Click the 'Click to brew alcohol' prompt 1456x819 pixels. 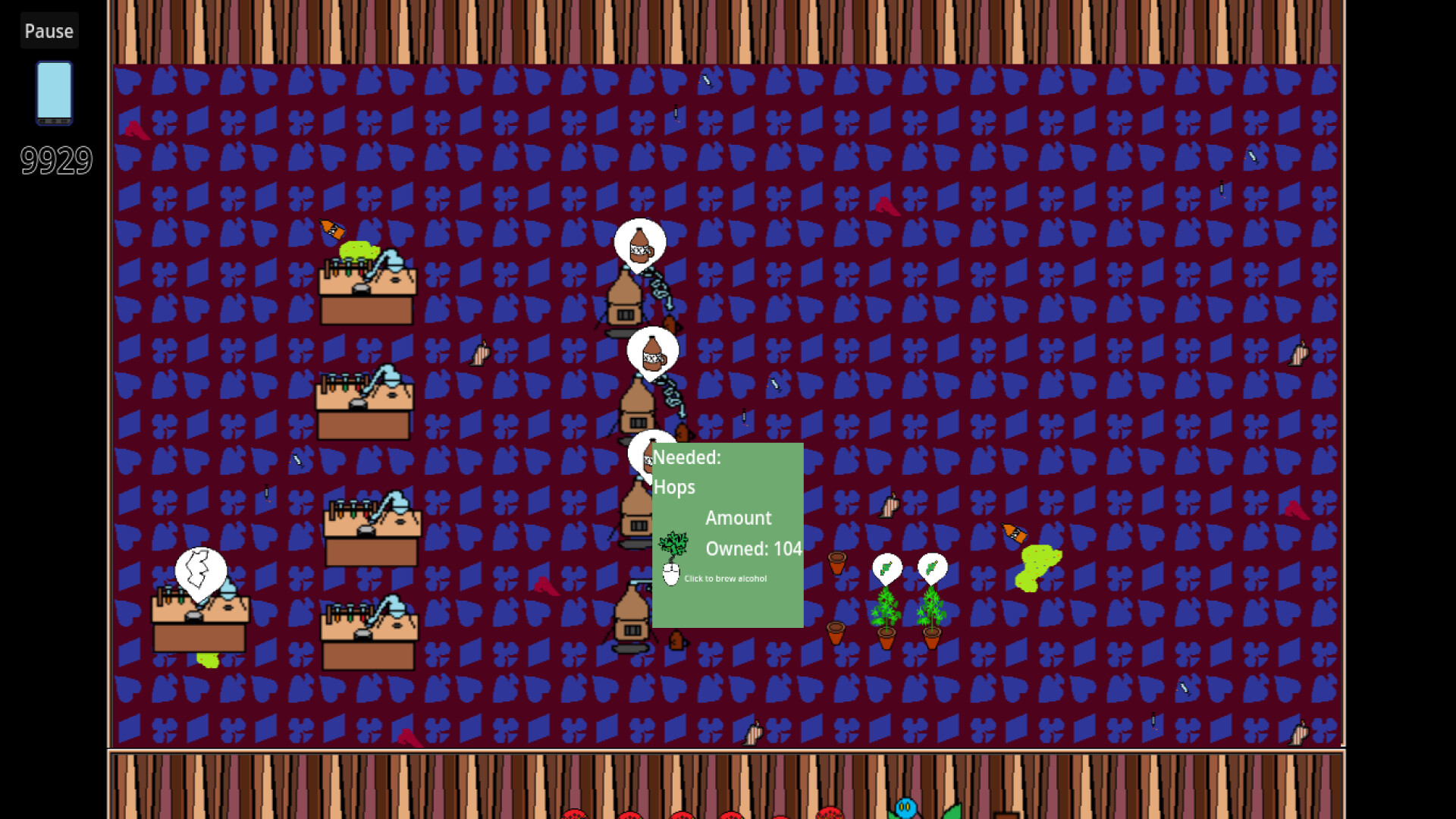point(725,579)
